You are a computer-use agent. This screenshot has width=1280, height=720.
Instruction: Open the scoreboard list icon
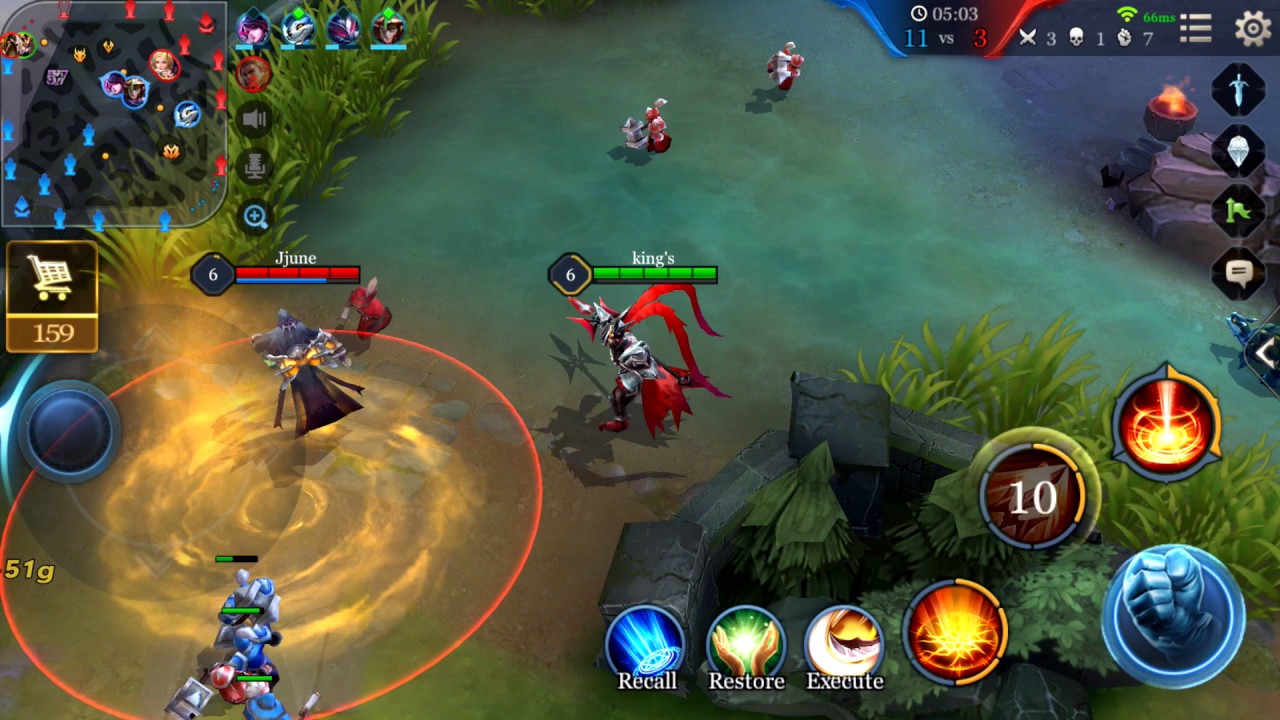click(x=1196, y=29)
